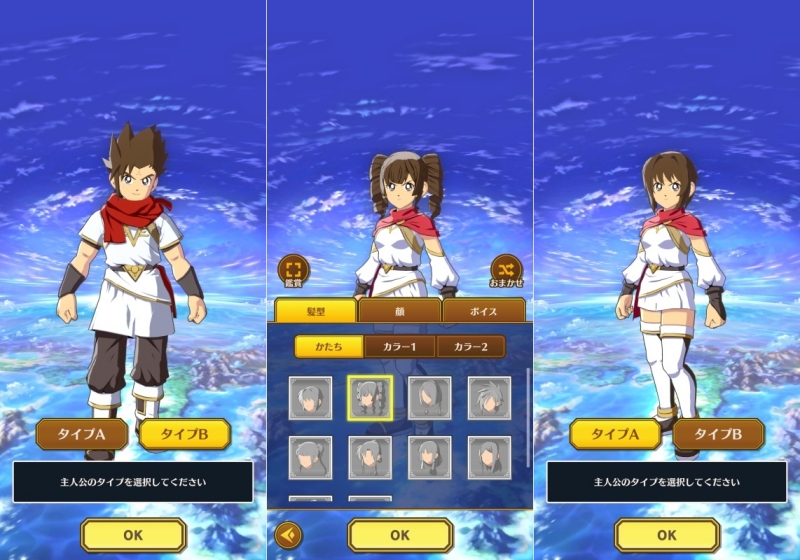The image size is (800, 560).
Task: Switch to the ボイス voice tab
Action: coord(483,311)
